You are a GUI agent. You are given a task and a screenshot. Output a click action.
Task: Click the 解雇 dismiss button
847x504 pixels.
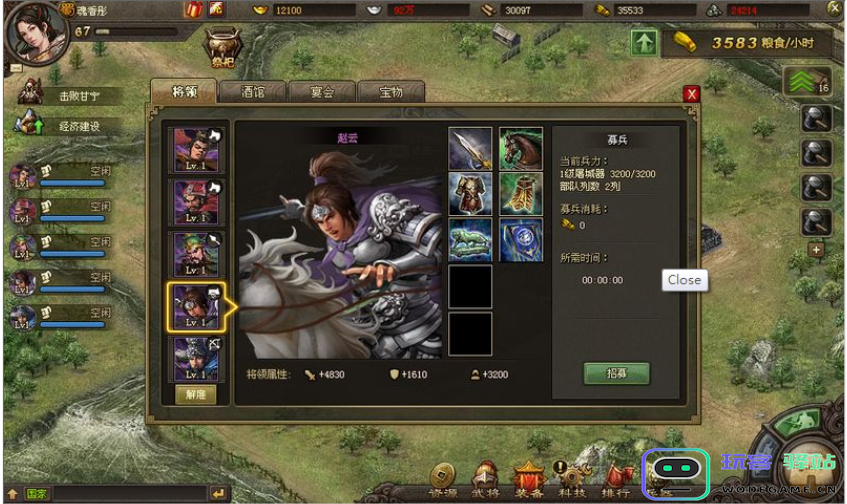pos(196,394)
